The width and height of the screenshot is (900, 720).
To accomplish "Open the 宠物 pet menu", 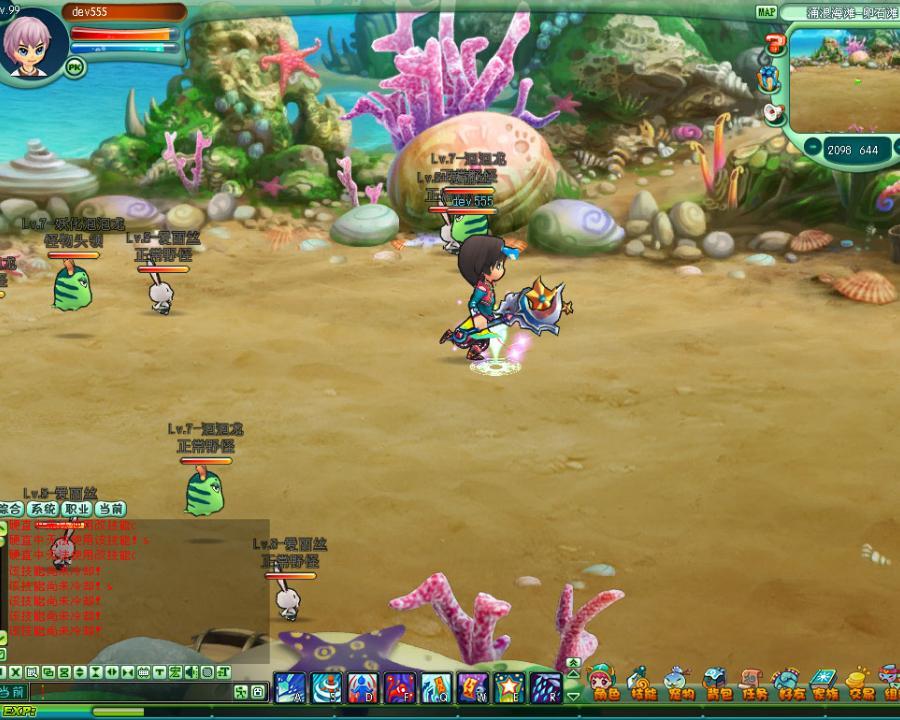I will 680,685.
